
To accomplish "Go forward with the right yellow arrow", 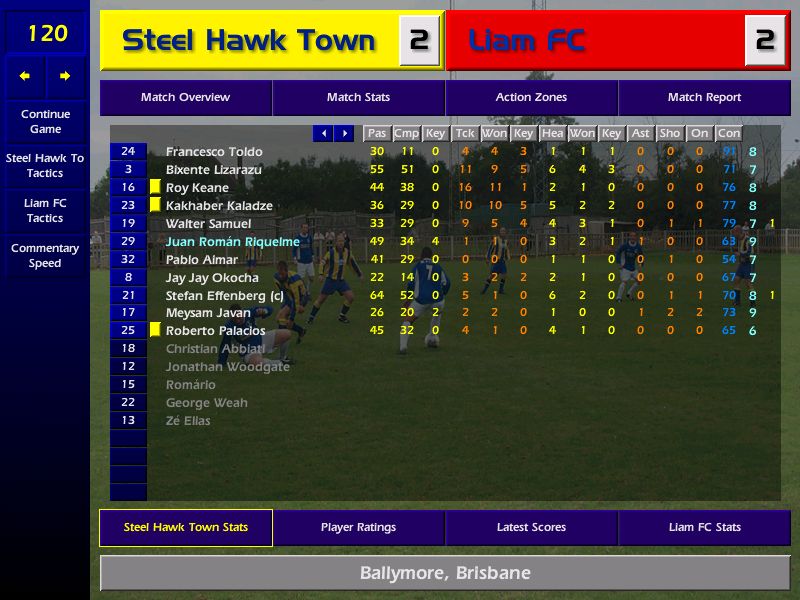I will pyautogui.click(x=65, y=76).
